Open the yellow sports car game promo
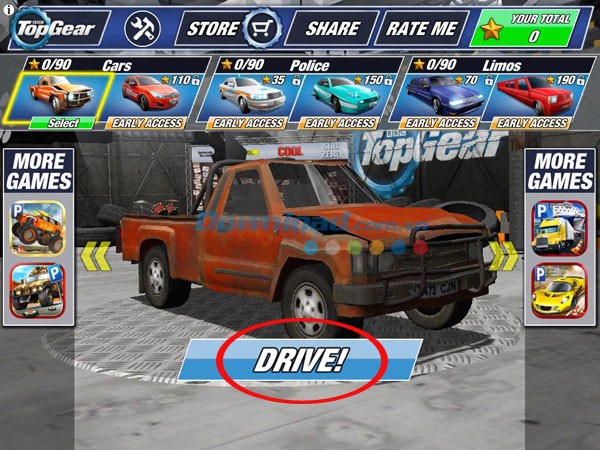 click(x=560, y=289)
